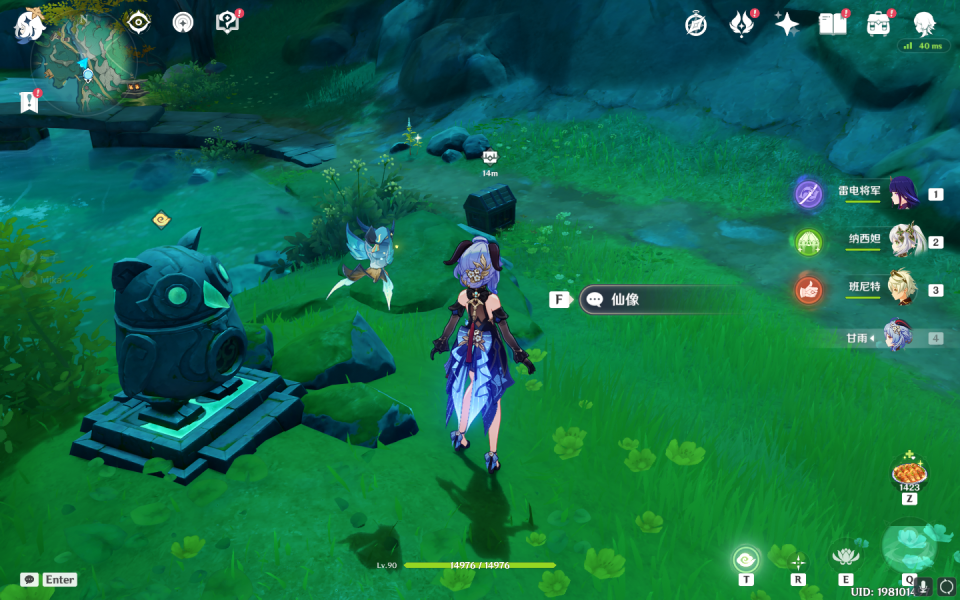The width and height of the screenshot is (960, 600).
Task: Open the backpack inventory
Action: (878, 24)
